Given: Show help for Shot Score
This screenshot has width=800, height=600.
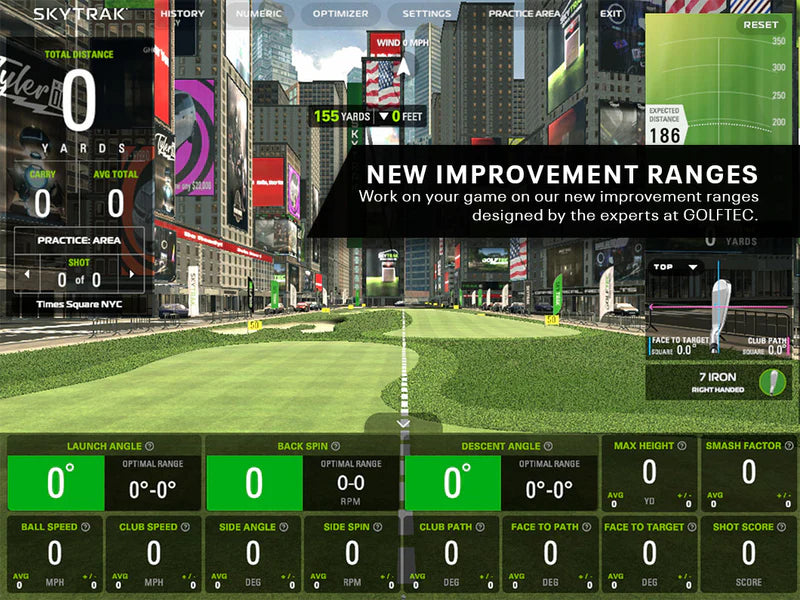Looking at the screenshot, I should (779, 527).
